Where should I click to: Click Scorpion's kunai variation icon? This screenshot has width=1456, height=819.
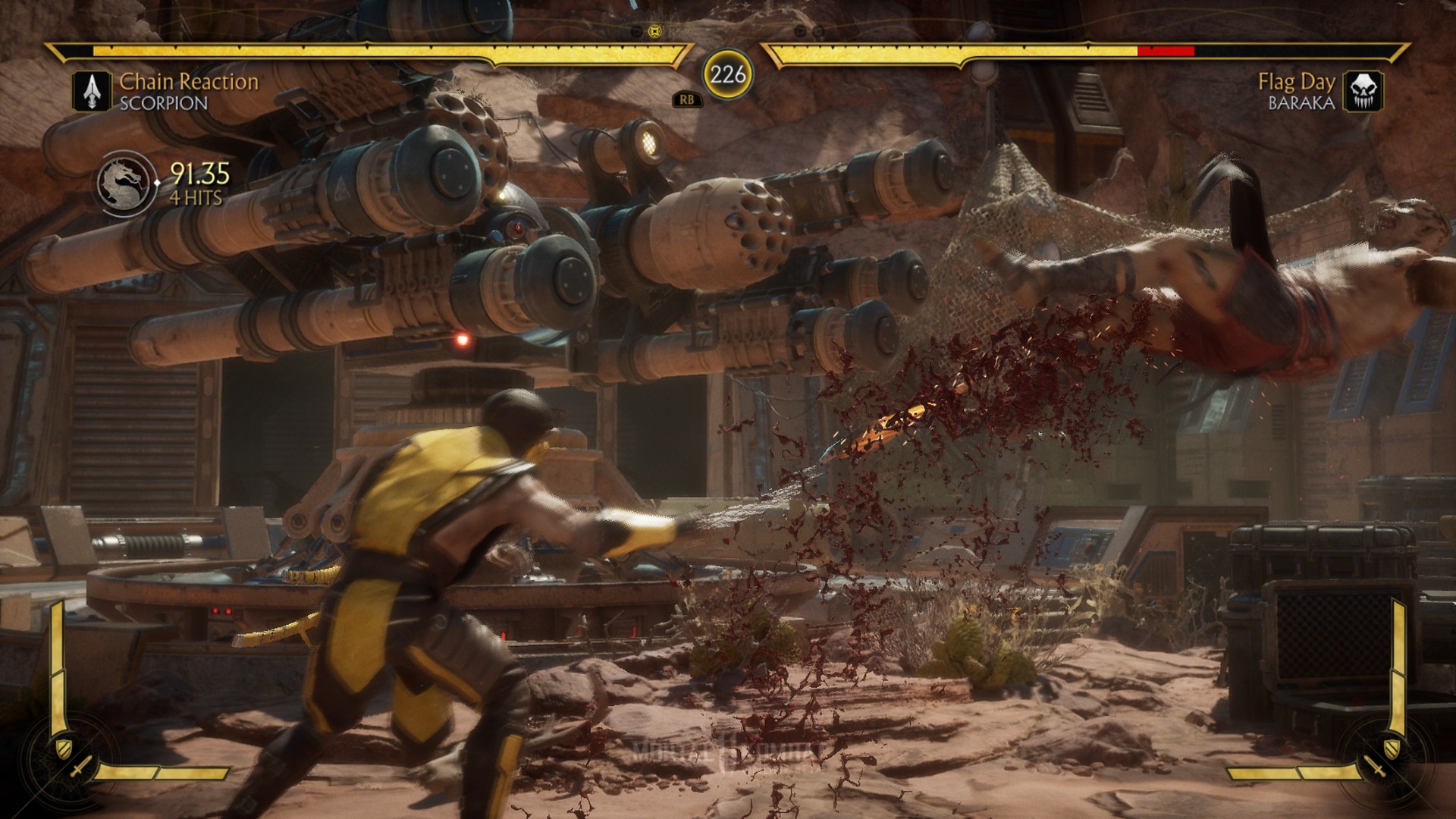[92, 92]
